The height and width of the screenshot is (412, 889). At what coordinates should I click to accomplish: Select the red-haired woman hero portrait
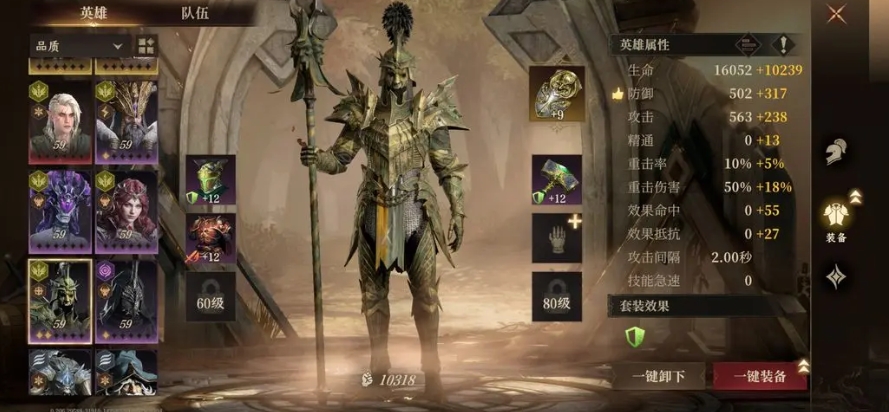(x=126, y=211)
